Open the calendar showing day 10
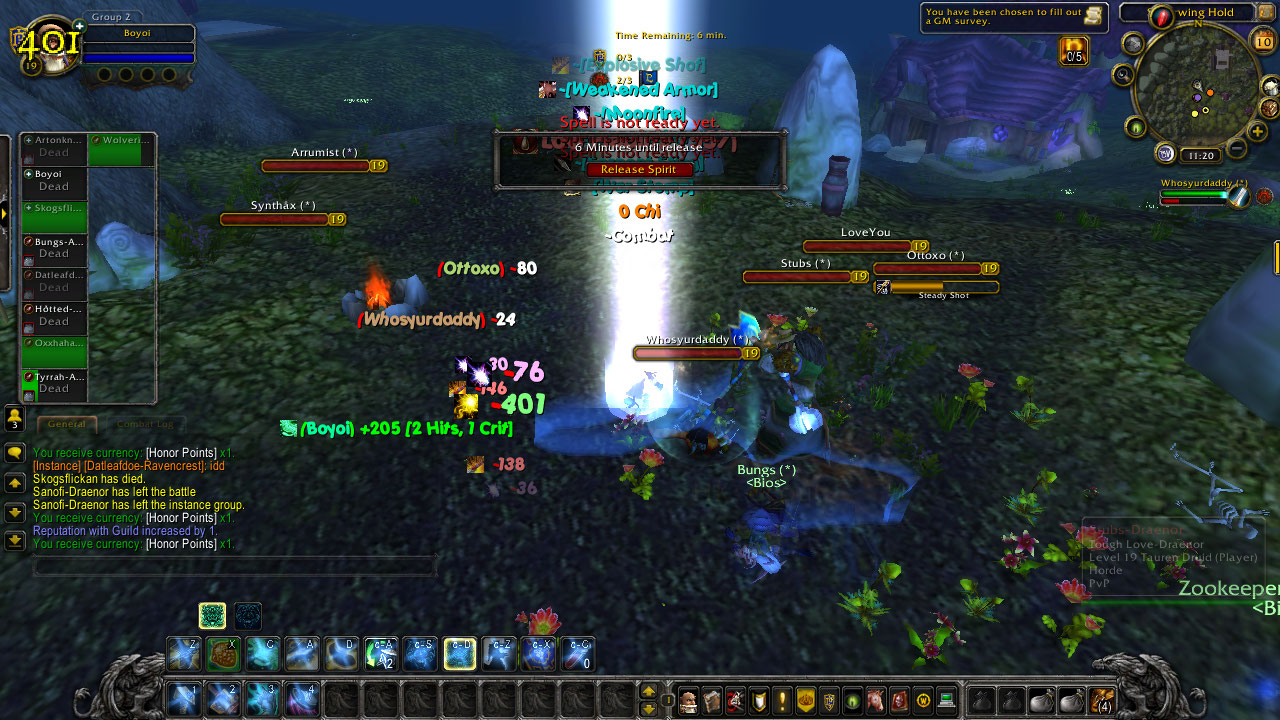The width and height of the screenshot is (1280, 720). (x=1263, y=41)
